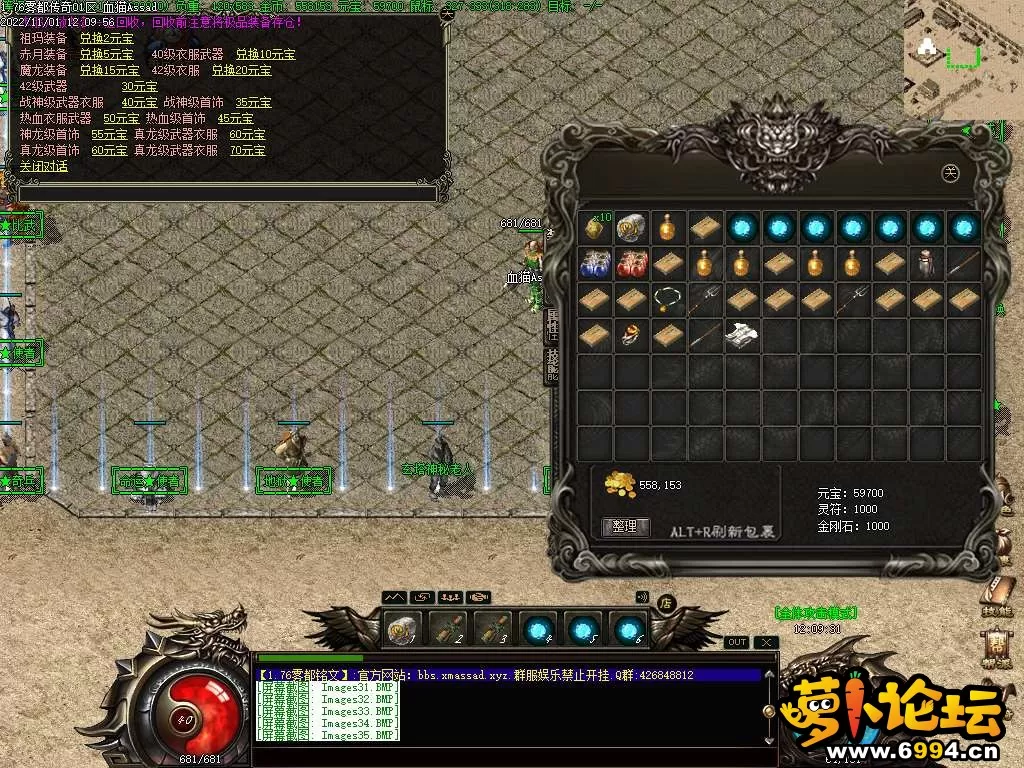
Task: Activate the blue orb in hotbar slot 6
Action: 628,629
